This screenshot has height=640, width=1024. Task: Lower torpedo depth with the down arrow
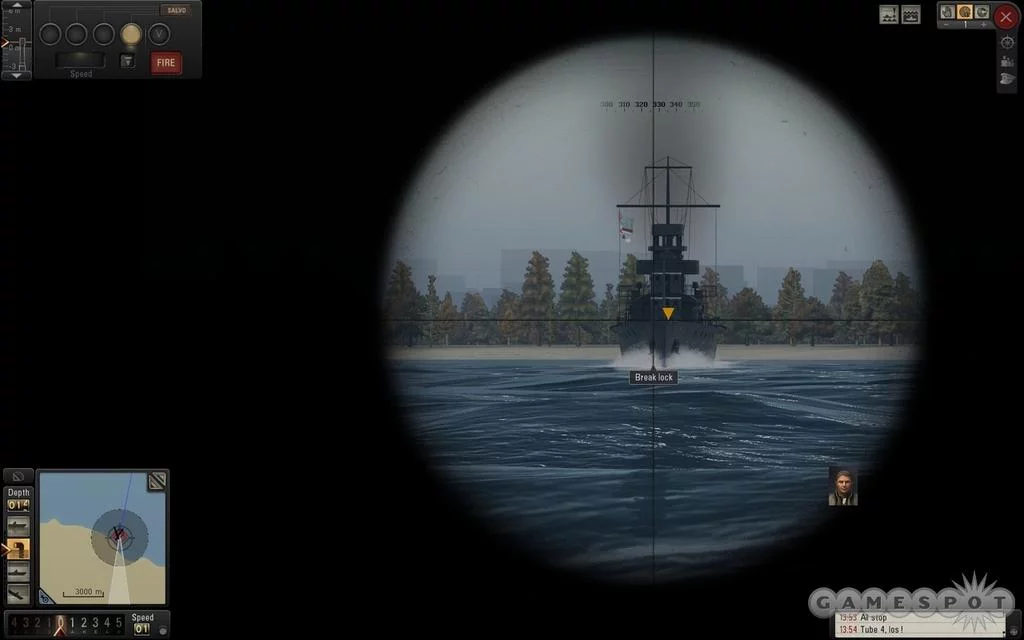[16, 75]
